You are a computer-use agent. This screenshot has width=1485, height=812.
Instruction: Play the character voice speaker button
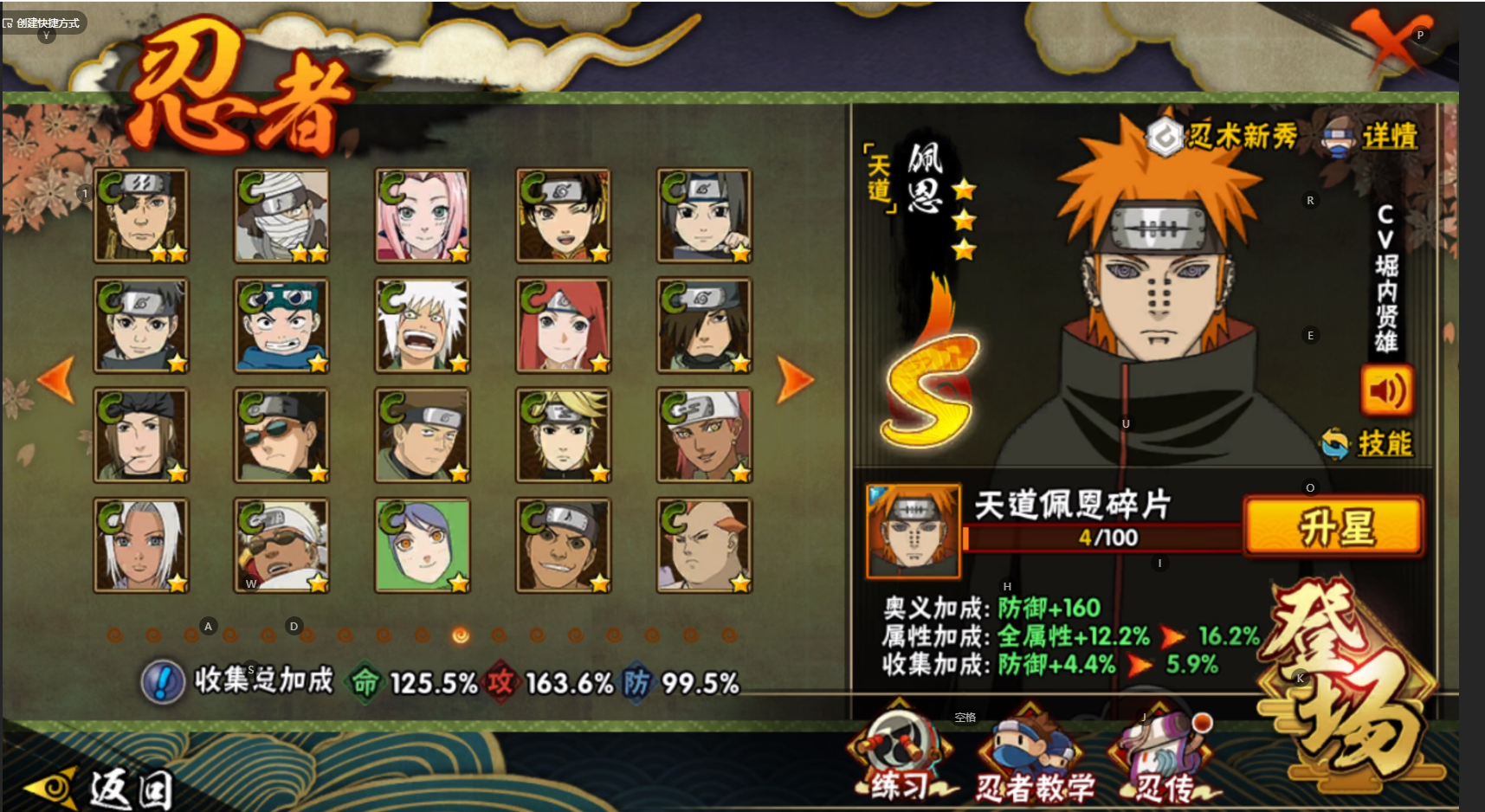tap(1386, 390)
